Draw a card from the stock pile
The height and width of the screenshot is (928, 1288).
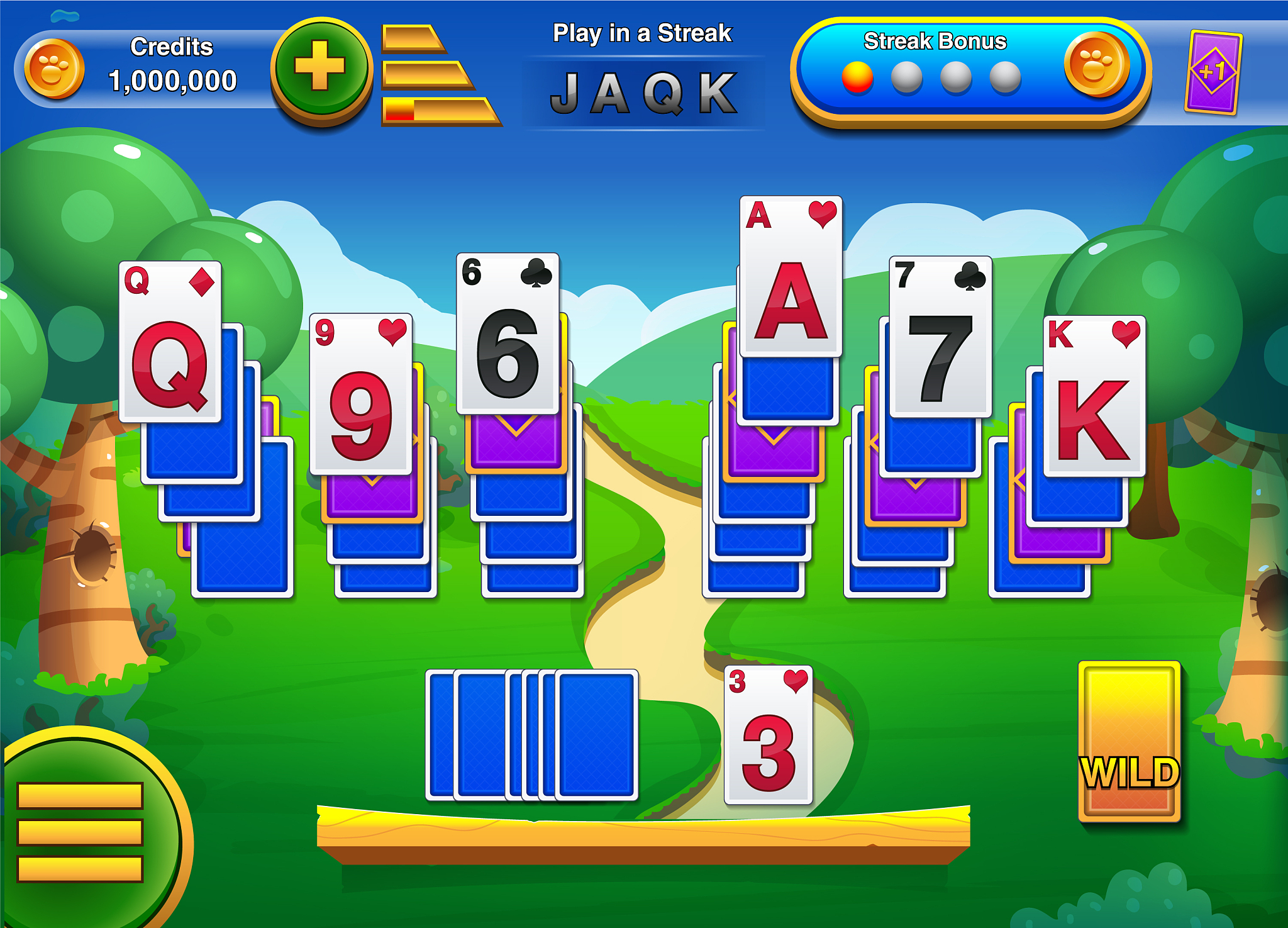coord(595,735)
